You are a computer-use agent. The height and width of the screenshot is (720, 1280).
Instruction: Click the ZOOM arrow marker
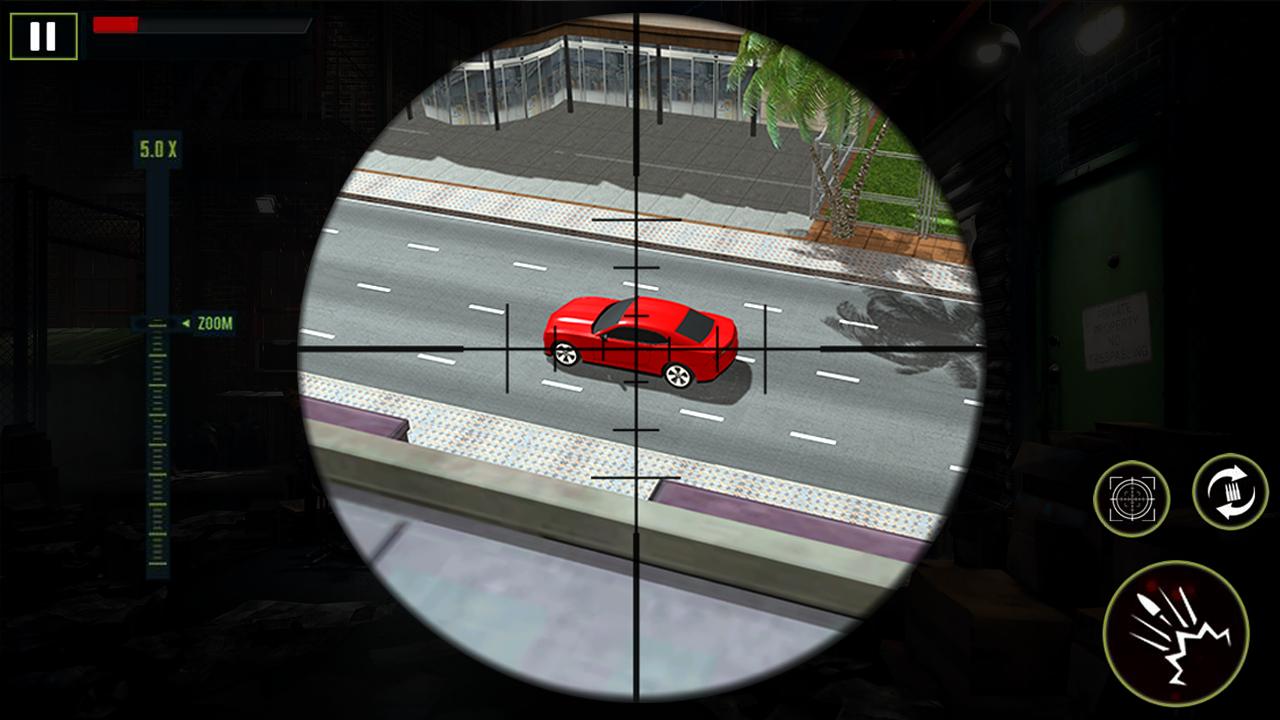186,323
